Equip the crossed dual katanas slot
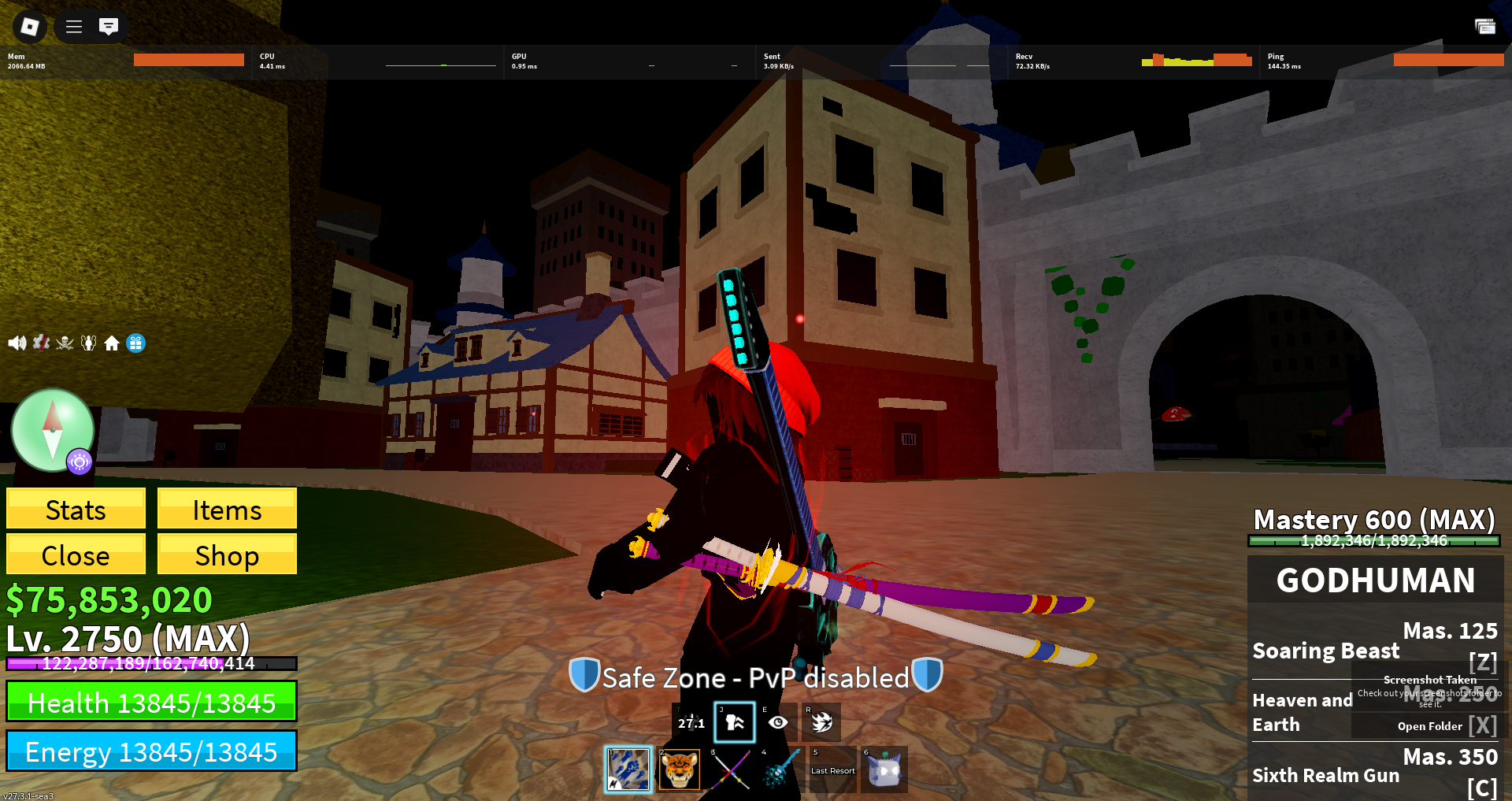 point(731,769)
